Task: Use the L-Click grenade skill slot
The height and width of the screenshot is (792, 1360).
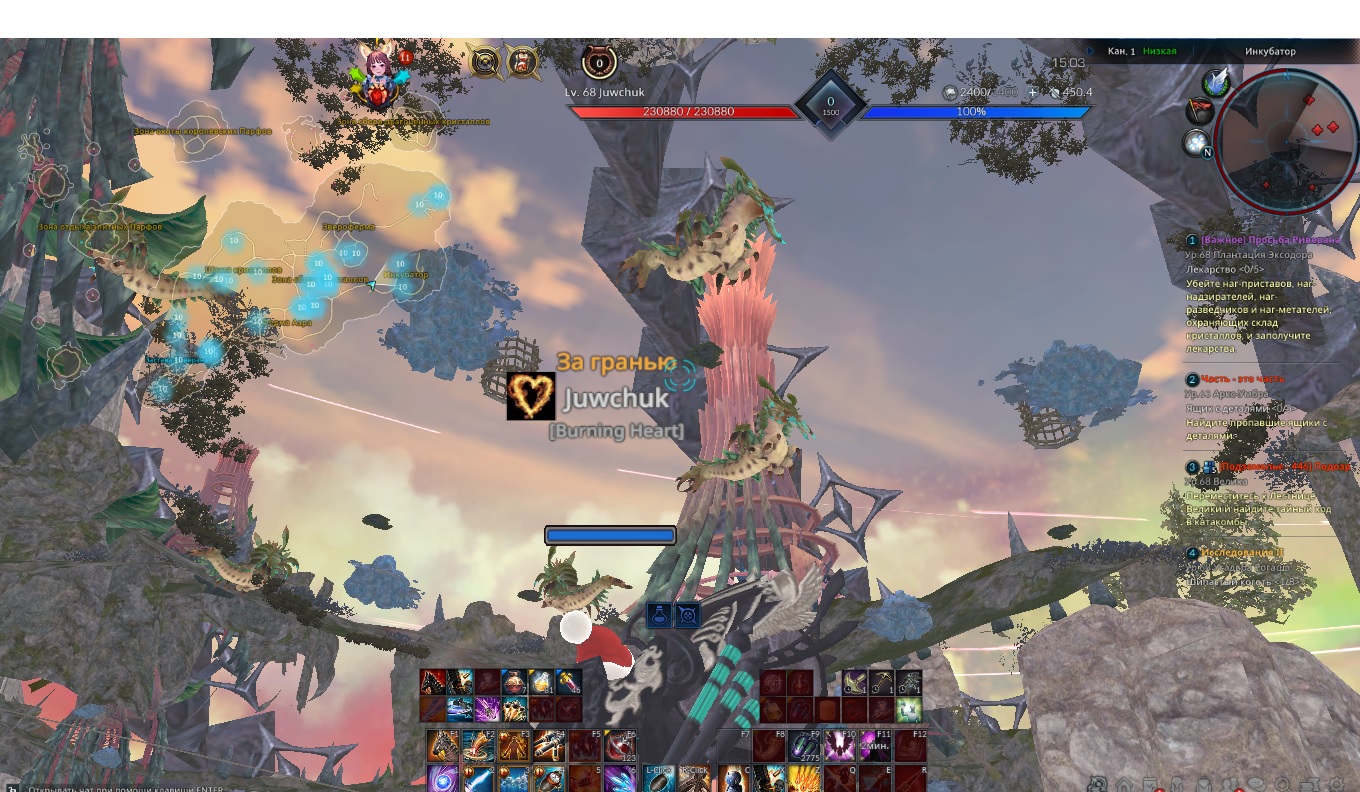Action: 659,779
